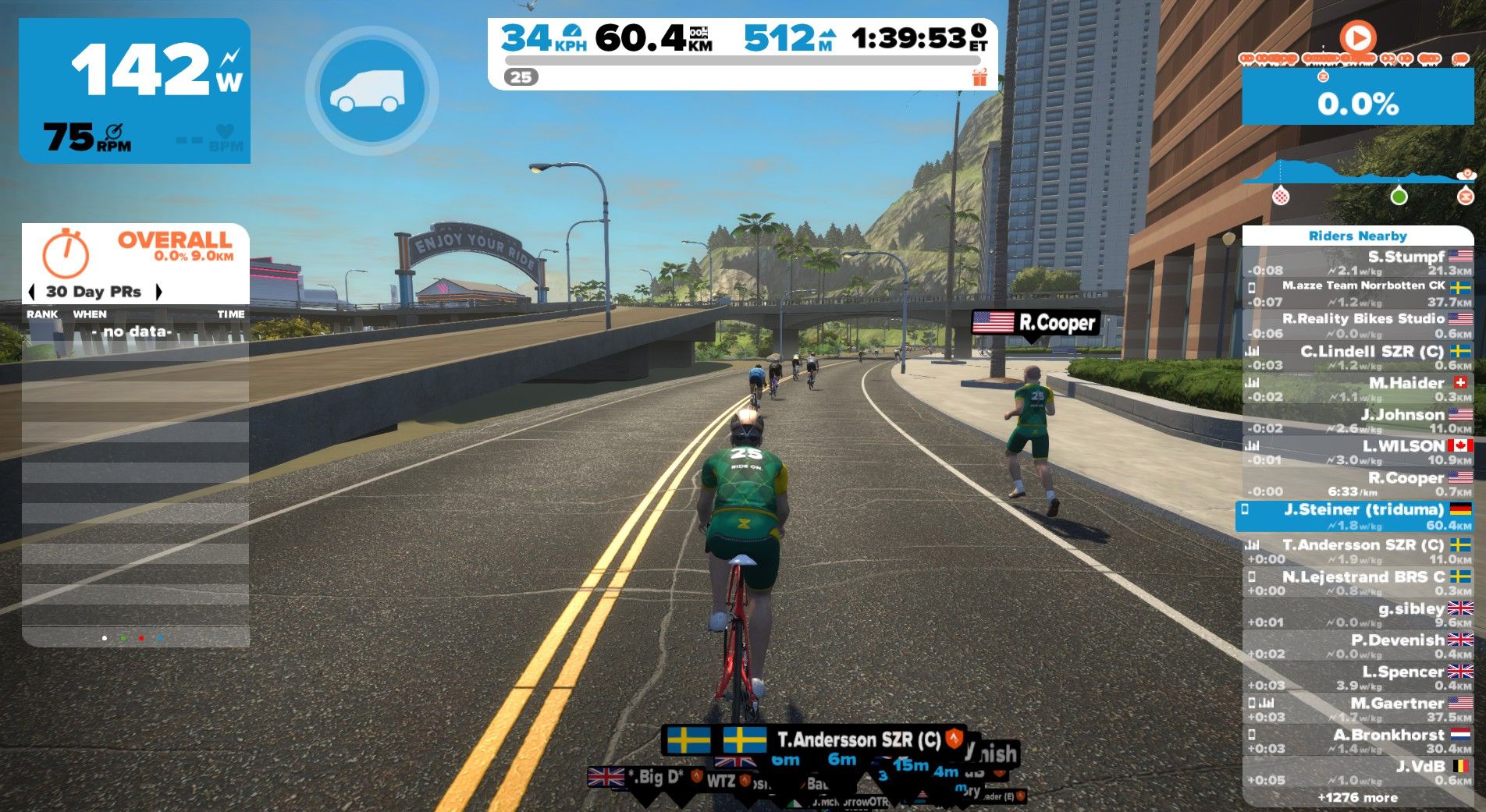1486x812 pixels.
Task: Select M.Haider in the nearby riders list
Action: pos(1358,389)
